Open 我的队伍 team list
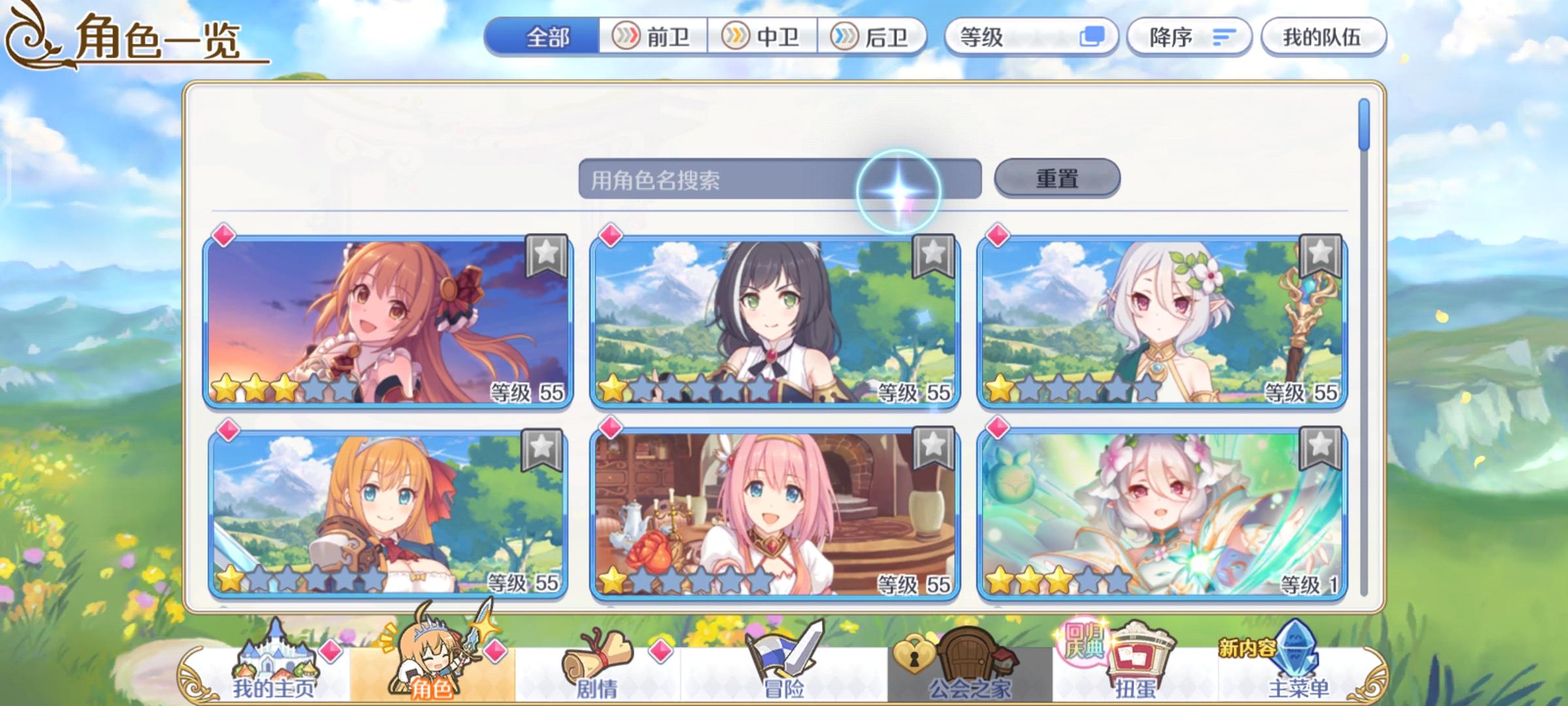The width and height of the screenshot is (1568, 706). coord(1323,37)
